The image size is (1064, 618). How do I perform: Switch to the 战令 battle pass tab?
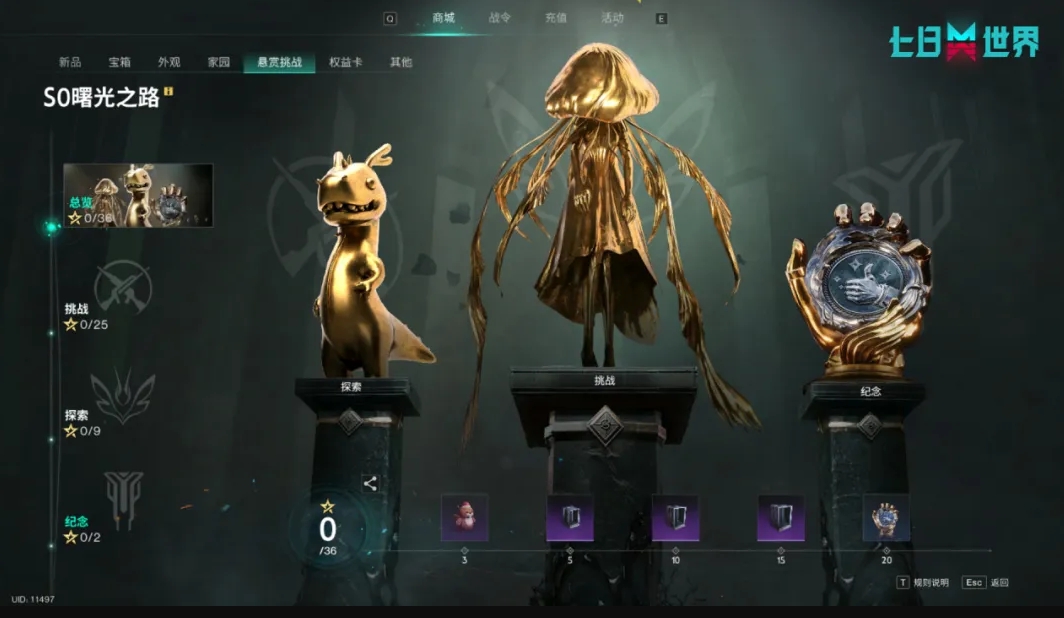(x=500, y=18)
